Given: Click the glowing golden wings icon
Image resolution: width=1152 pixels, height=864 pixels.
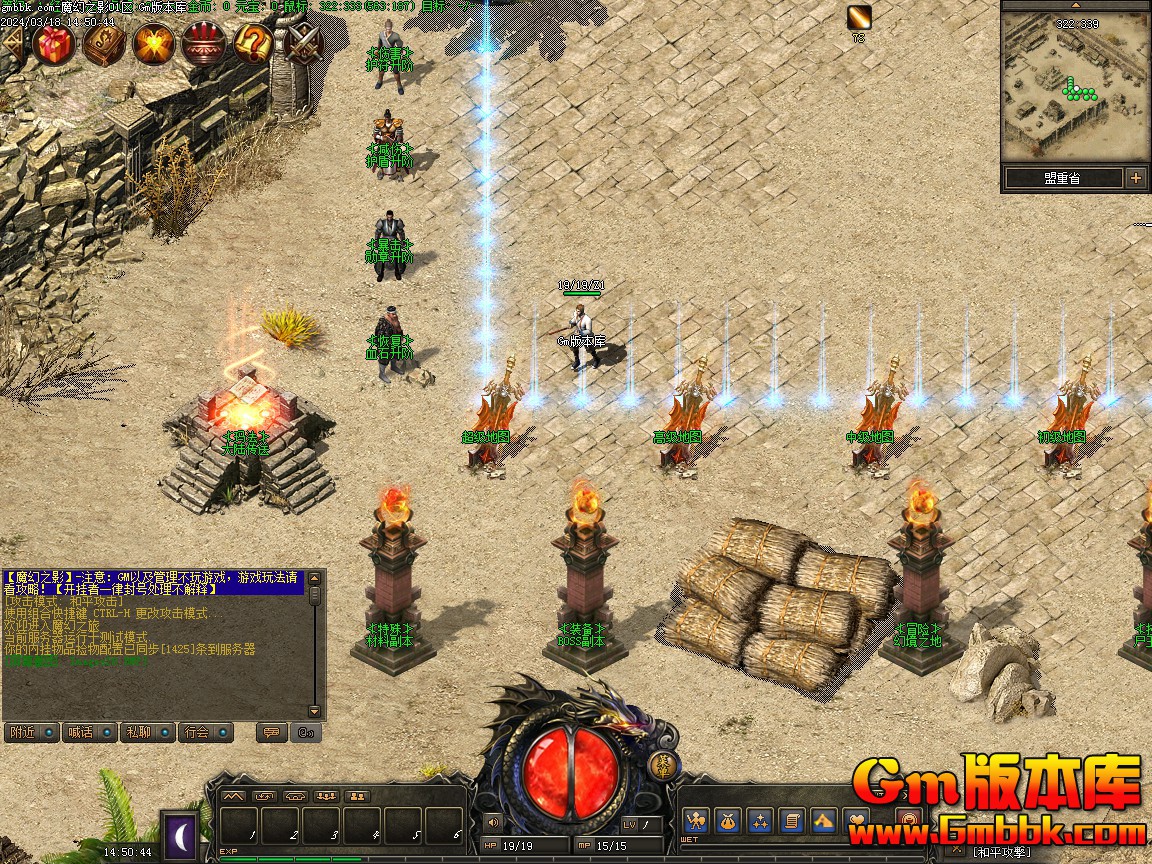Looking at the screenshot, I should tap(154, 44).
